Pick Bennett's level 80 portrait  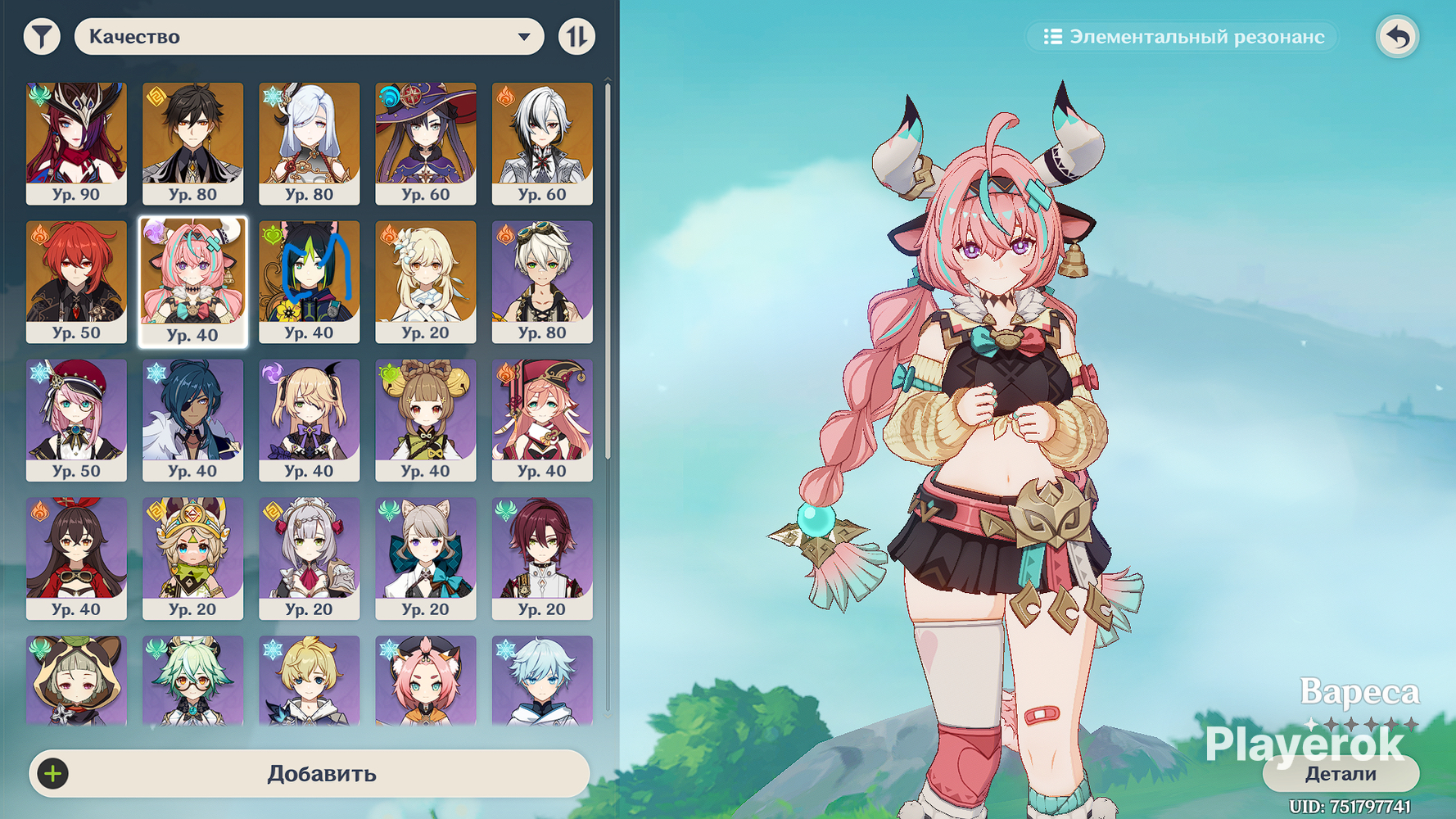point(541,281)
